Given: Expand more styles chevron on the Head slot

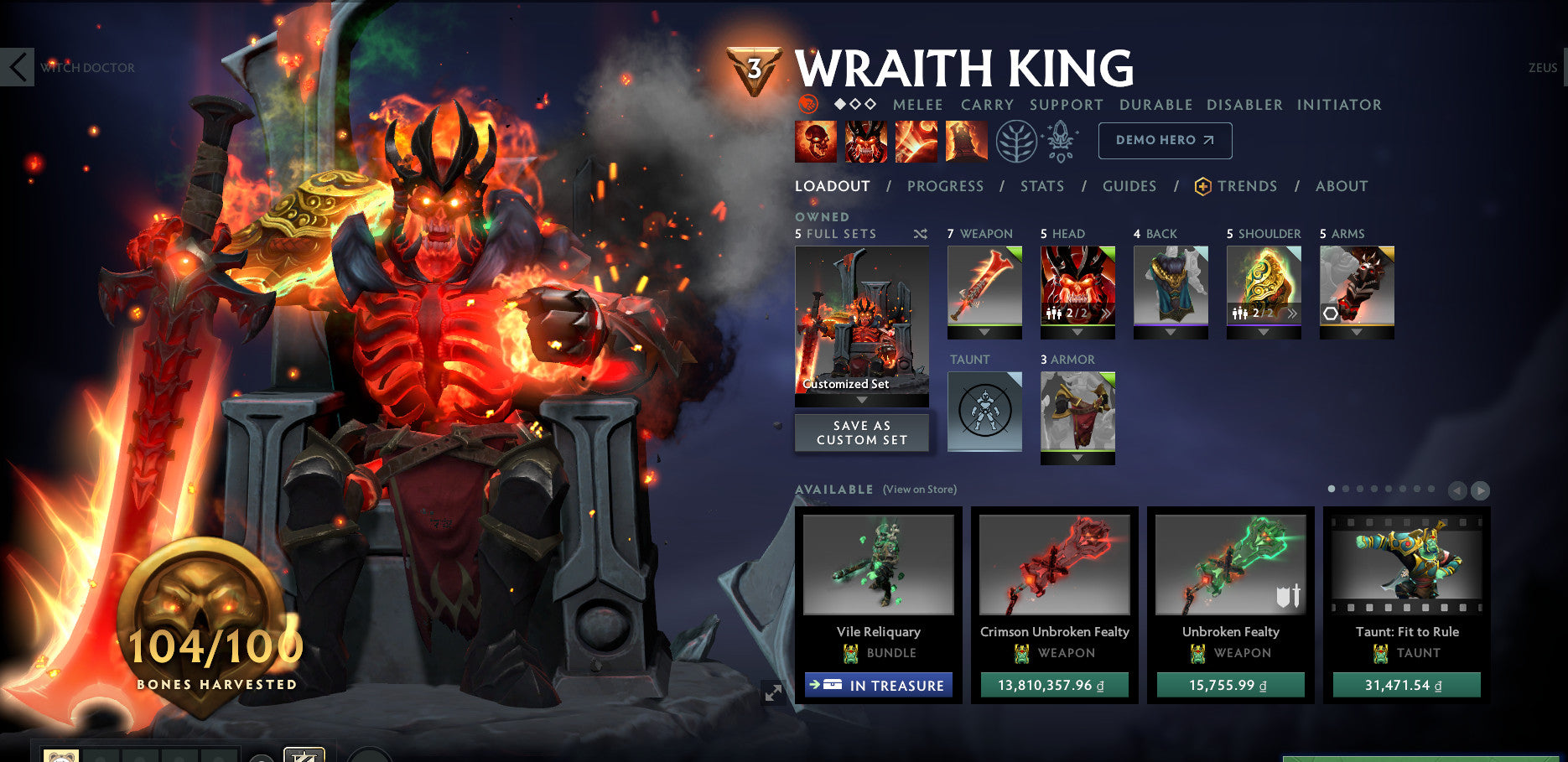Looking at the screenshot, I should (1106, 314).
